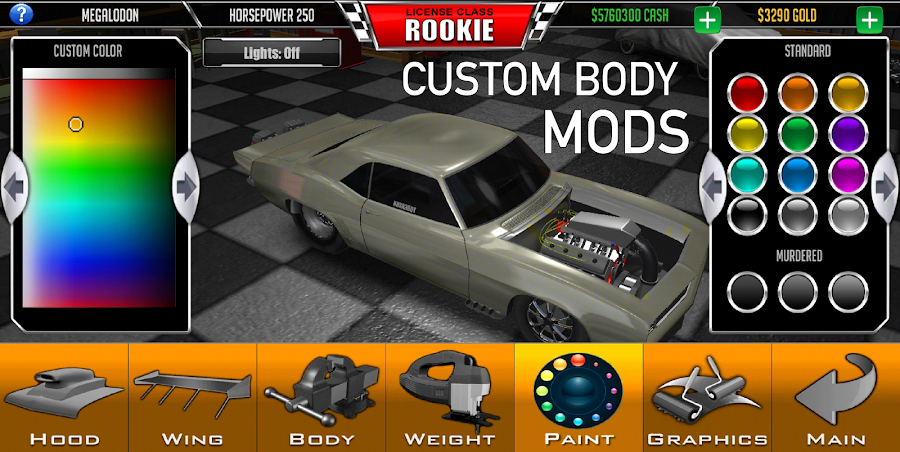The image size is (900, 452).
Task: Apply the magenta standard paint color
Action: (847, 172)
